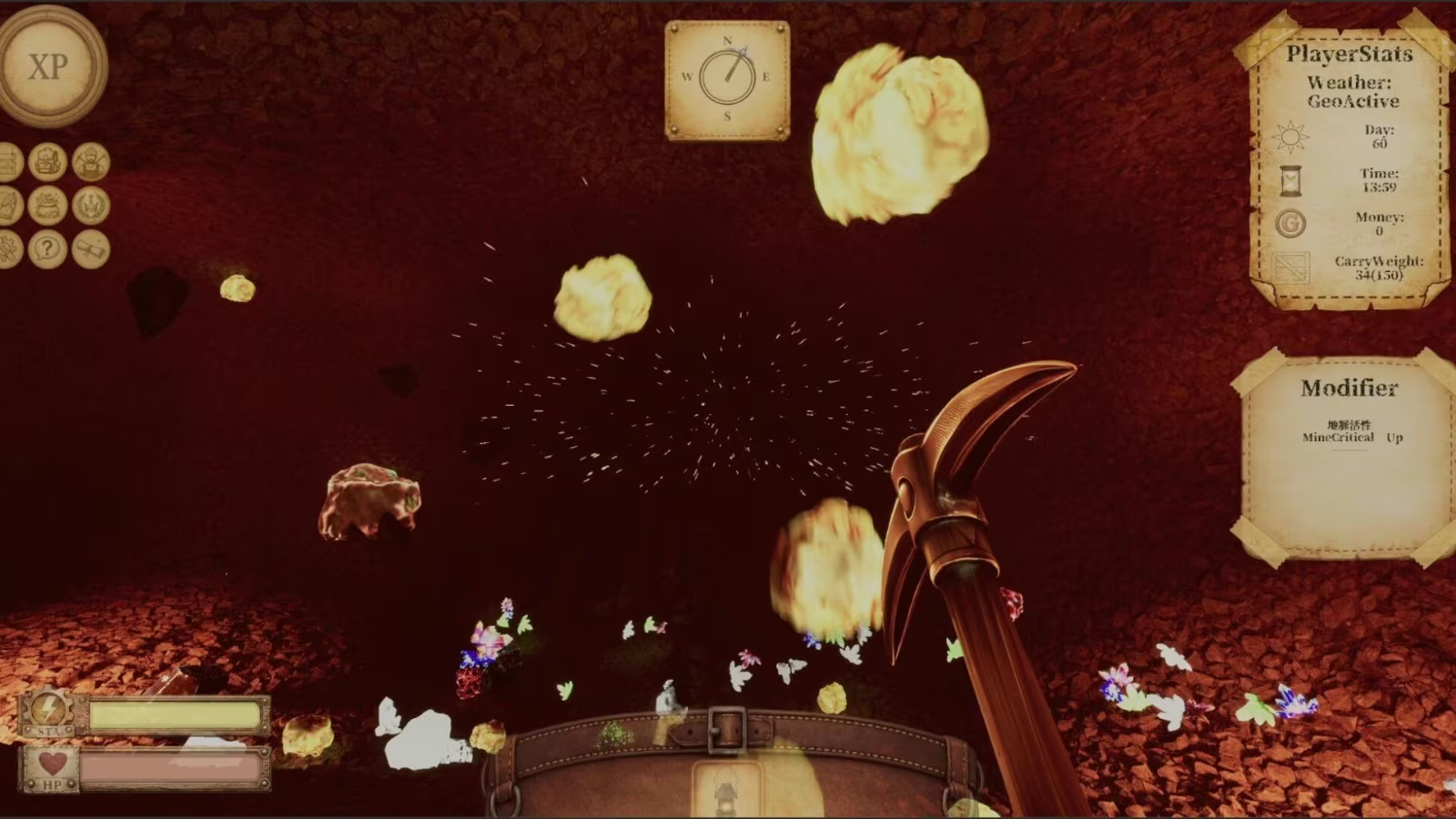Click the sun weather icon
This screenshot has width=1456, height=819.
click(x=1290, y=137)
